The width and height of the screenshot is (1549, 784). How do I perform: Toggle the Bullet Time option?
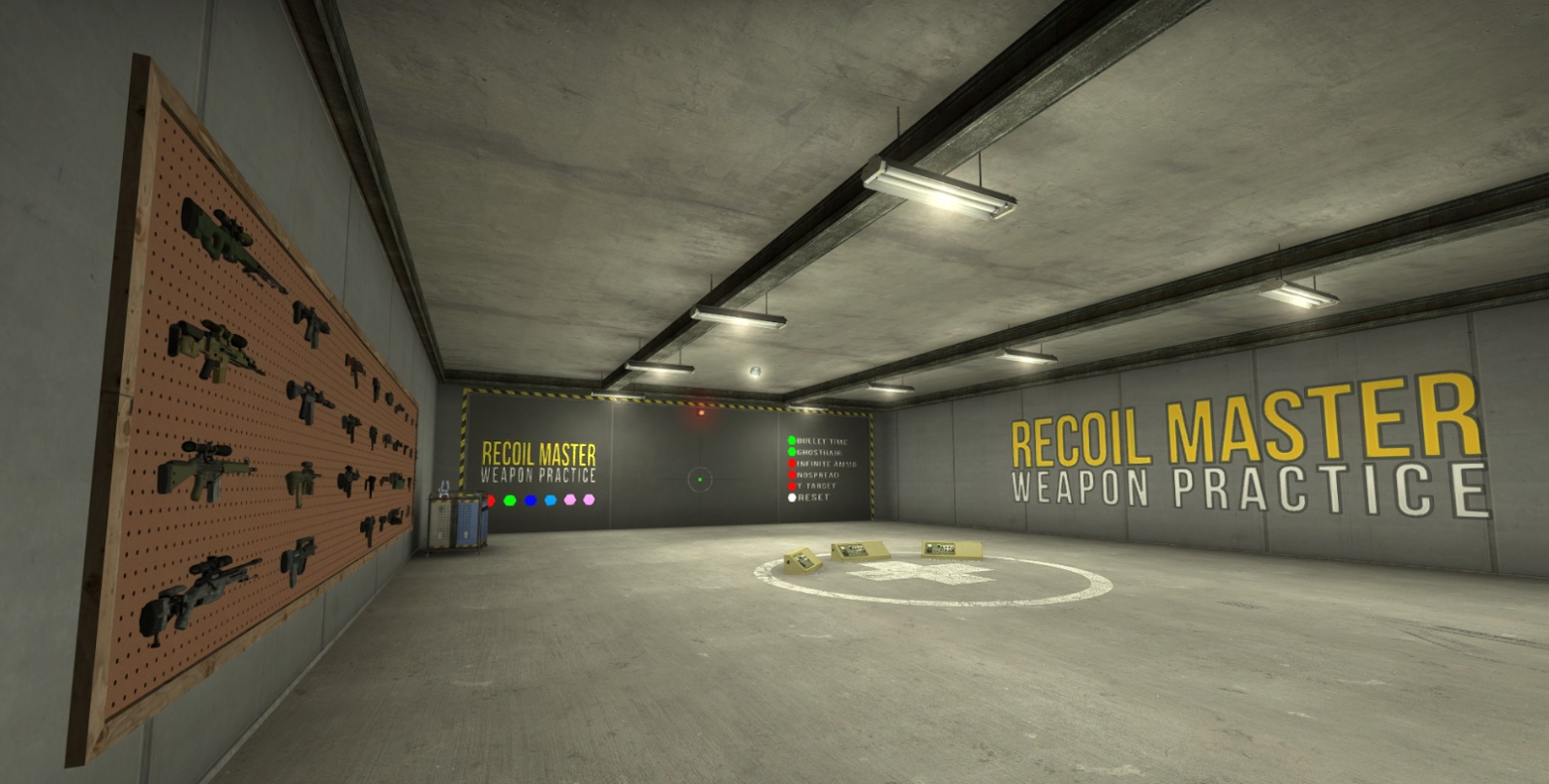pyautogui.click(x=792, y=441)
